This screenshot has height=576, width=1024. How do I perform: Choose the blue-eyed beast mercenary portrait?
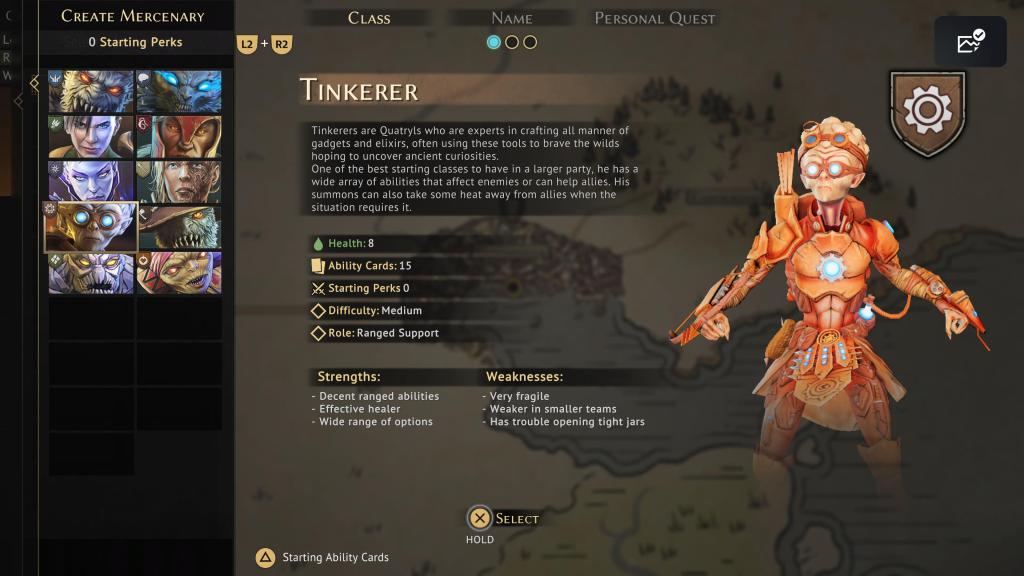click(x=179, y=91)
